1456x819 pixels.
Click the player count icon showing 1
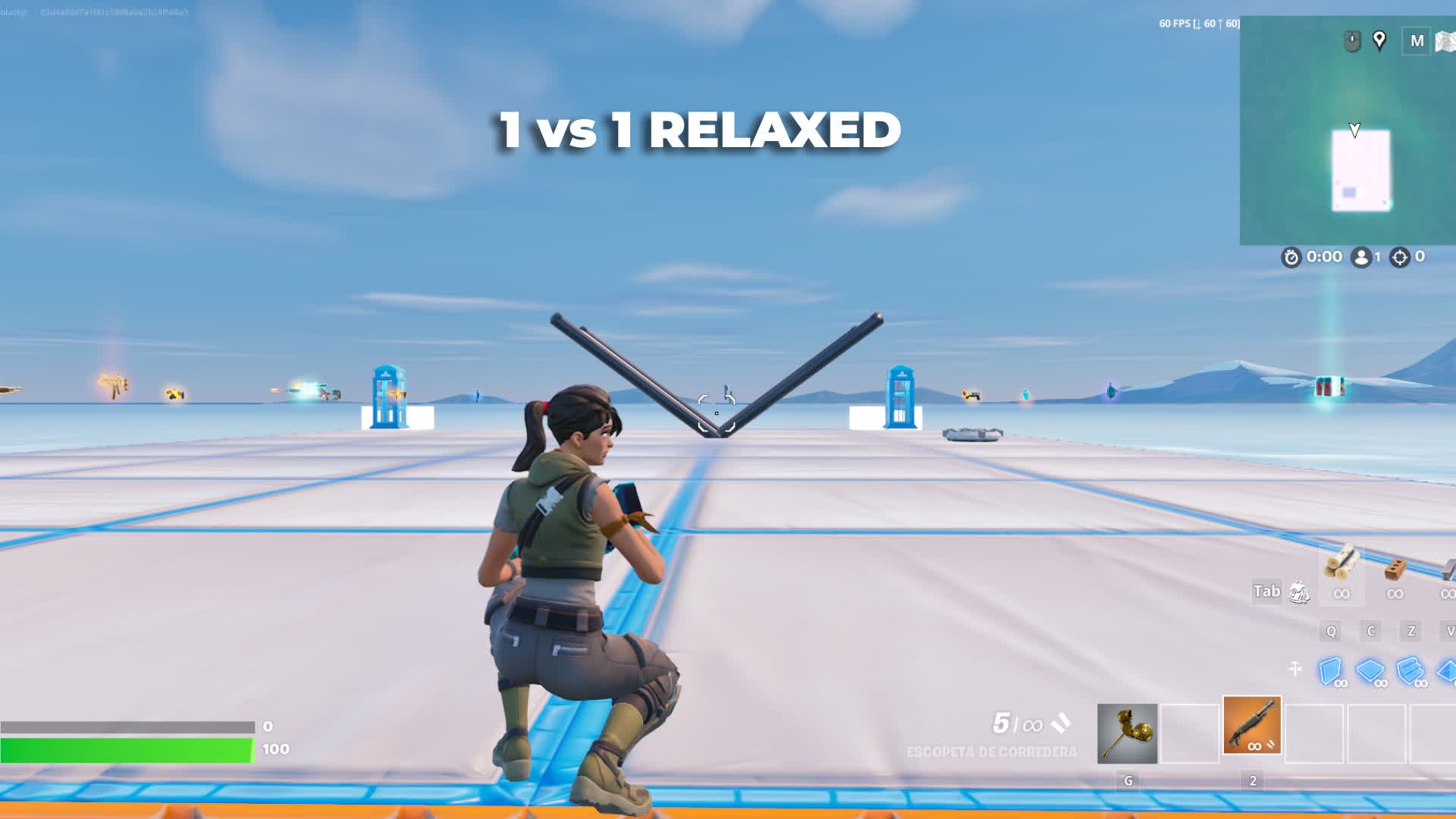(1362, 256)
